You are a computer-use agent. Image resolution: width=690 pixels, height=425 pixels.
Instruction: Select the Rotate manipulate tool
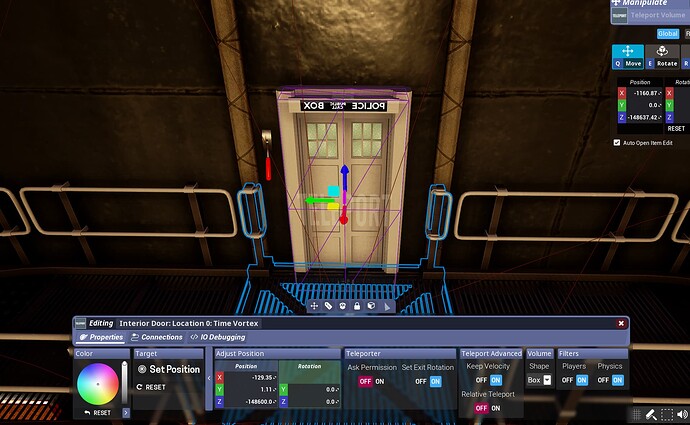[667, 57]
